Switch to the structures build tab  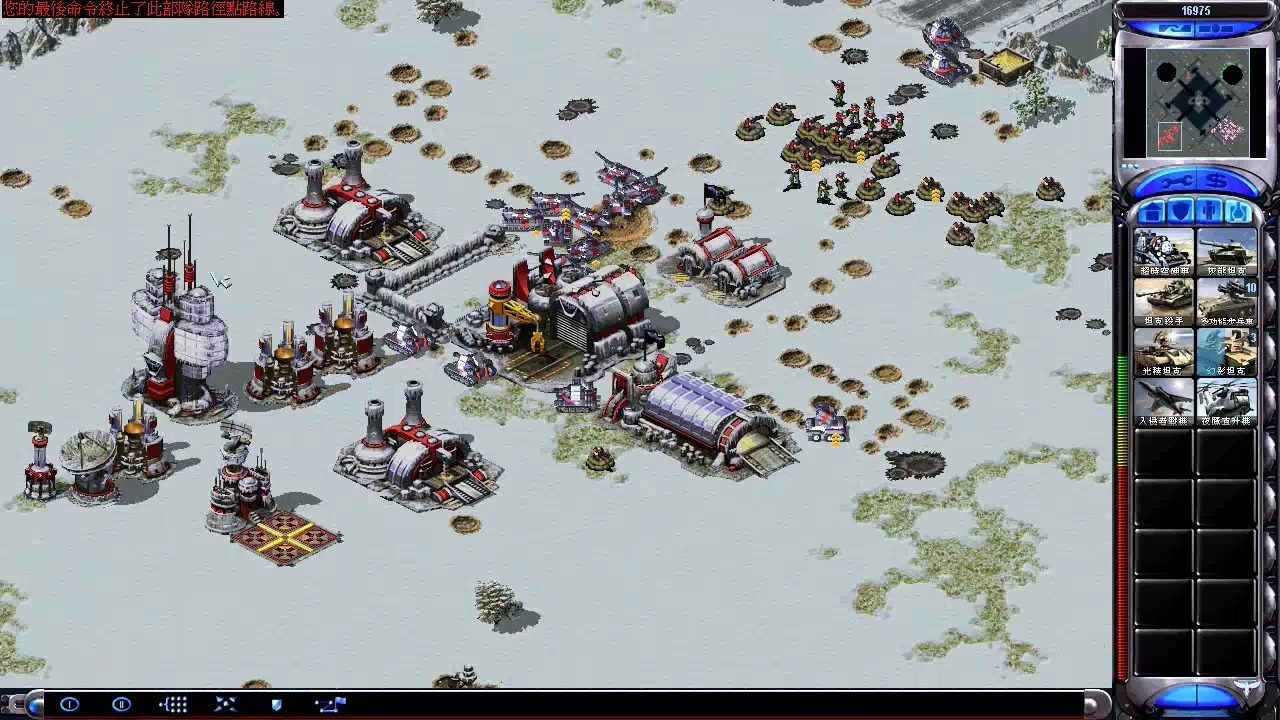coord(1151,212)
